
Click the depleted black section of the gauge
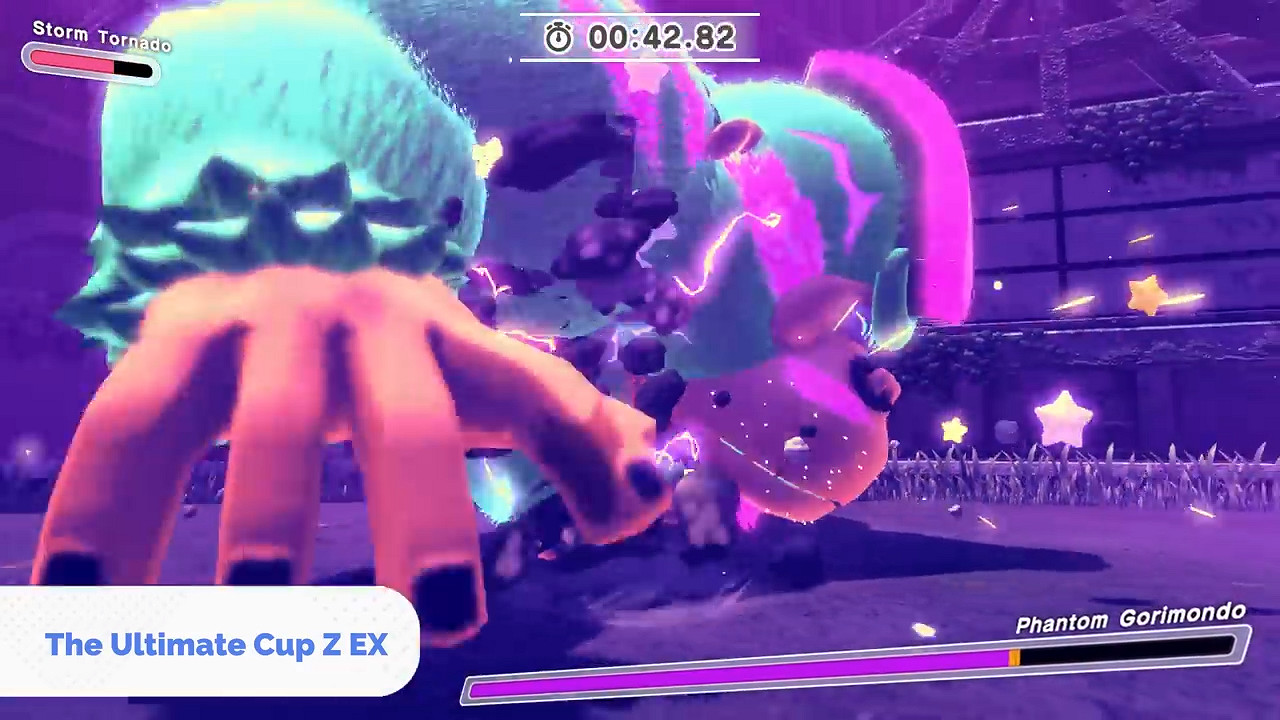coord(132,68)
